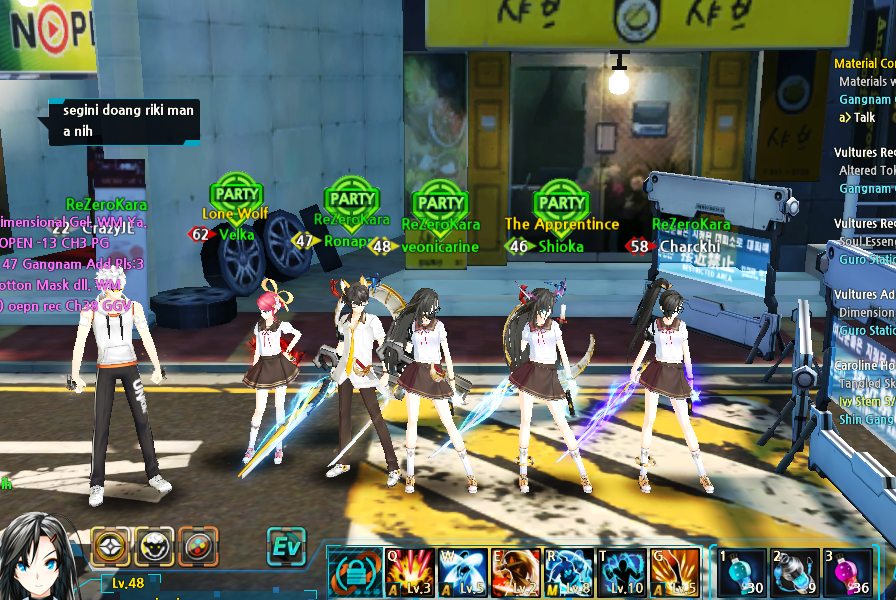The width and height of the screenshot is (896, 600).
Task: Toggle the skill bar lock icon
Action: 354,572
